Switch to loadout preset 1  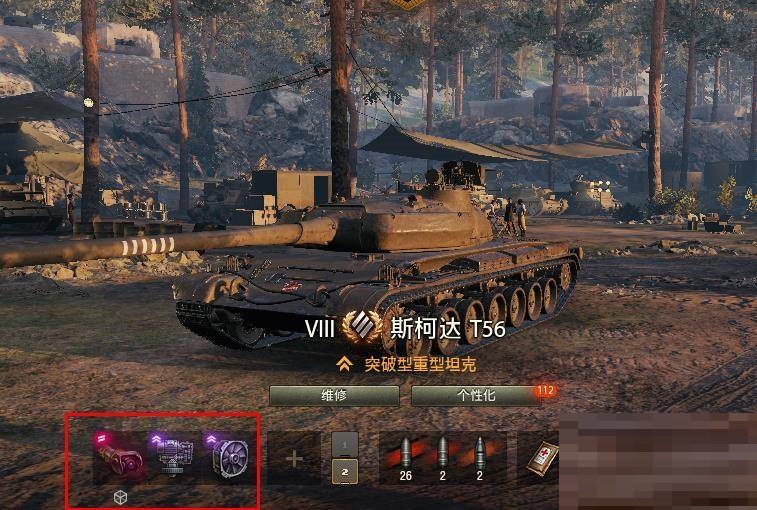click(344, 444)
